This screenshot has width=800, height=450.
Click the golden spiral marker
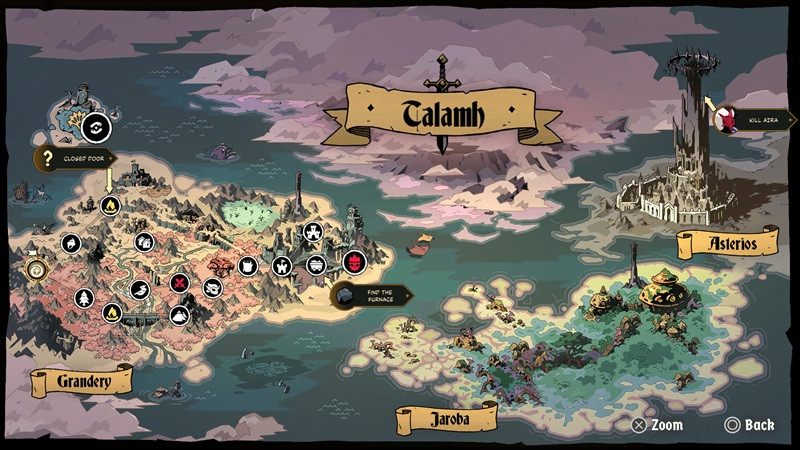36,269
